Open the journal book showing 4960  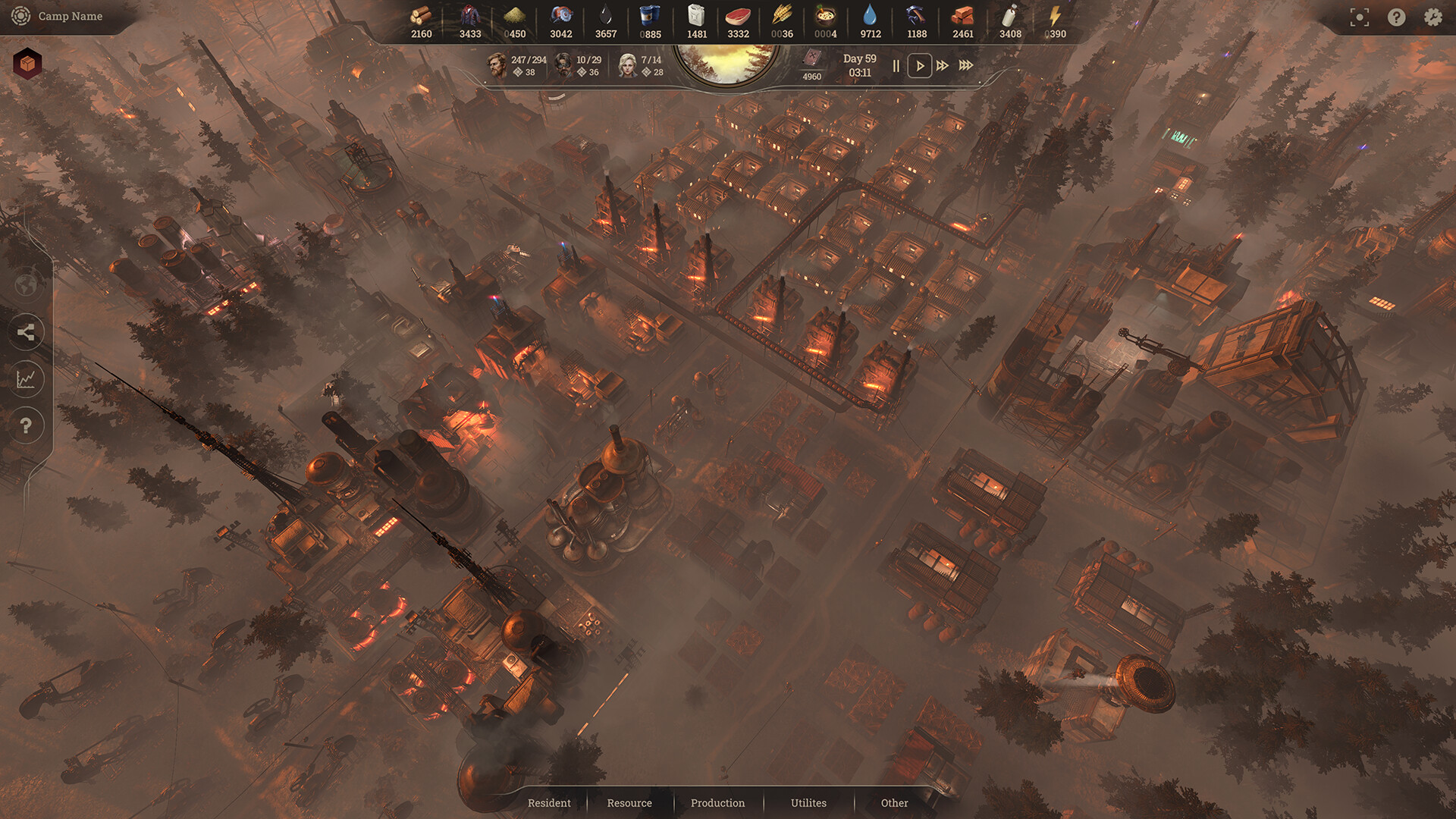(812, 61)
